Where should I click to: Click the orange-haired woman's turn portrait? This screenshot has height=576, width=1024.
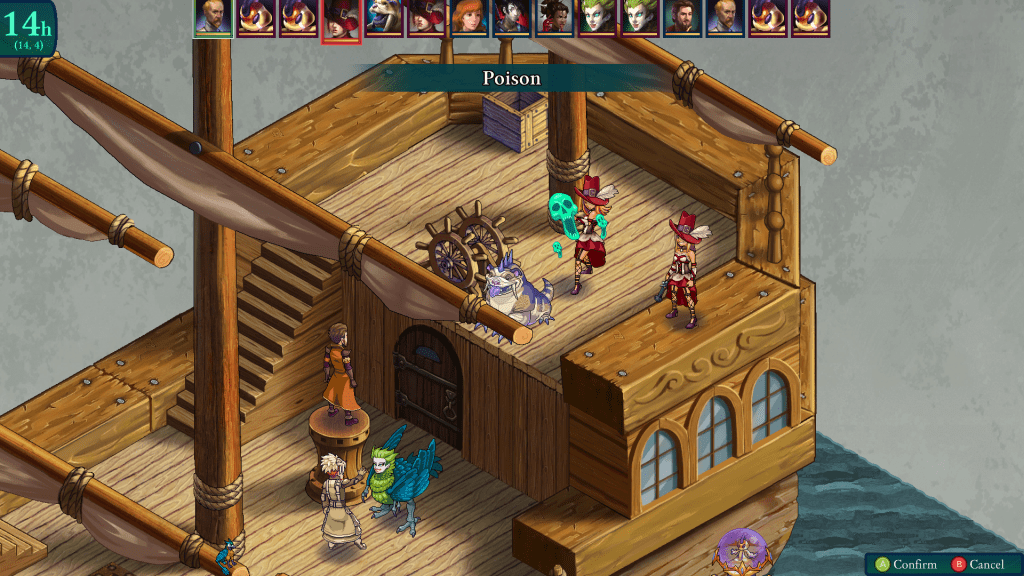469,18
